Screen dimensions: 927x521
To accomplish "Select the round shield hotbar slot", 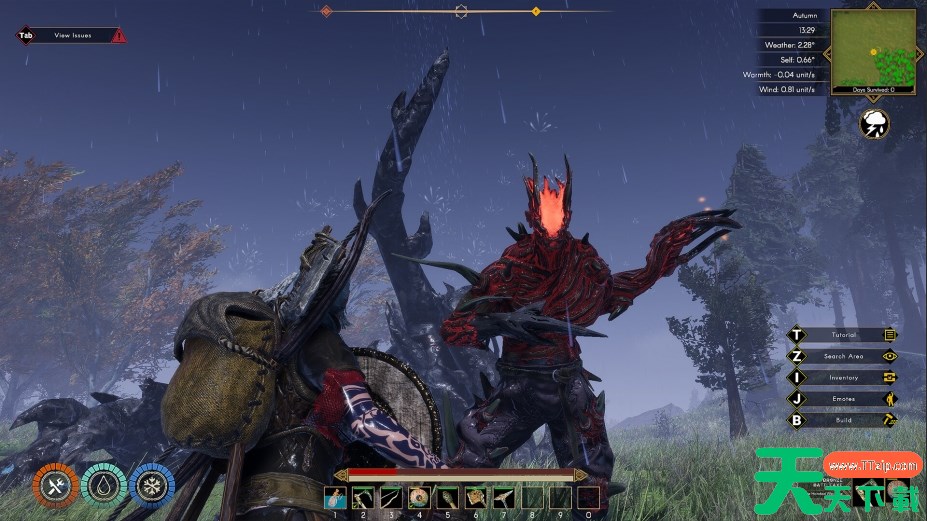I will click(419, 498).
